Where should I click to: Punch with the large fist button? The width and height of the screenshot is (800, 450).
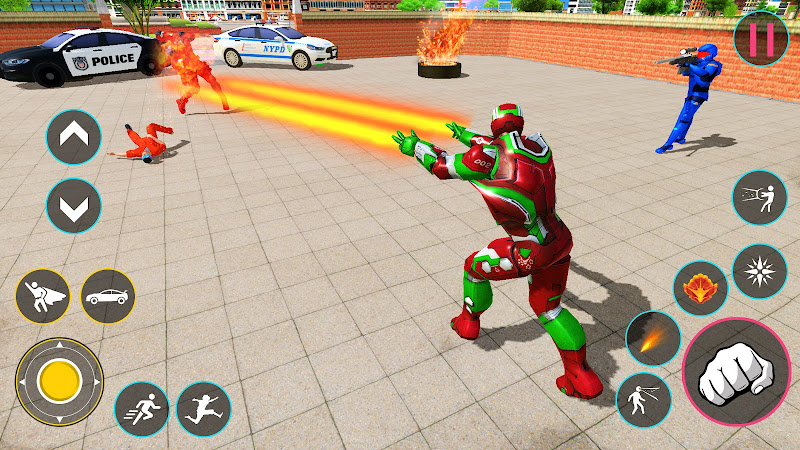click(x=735, y=373)
